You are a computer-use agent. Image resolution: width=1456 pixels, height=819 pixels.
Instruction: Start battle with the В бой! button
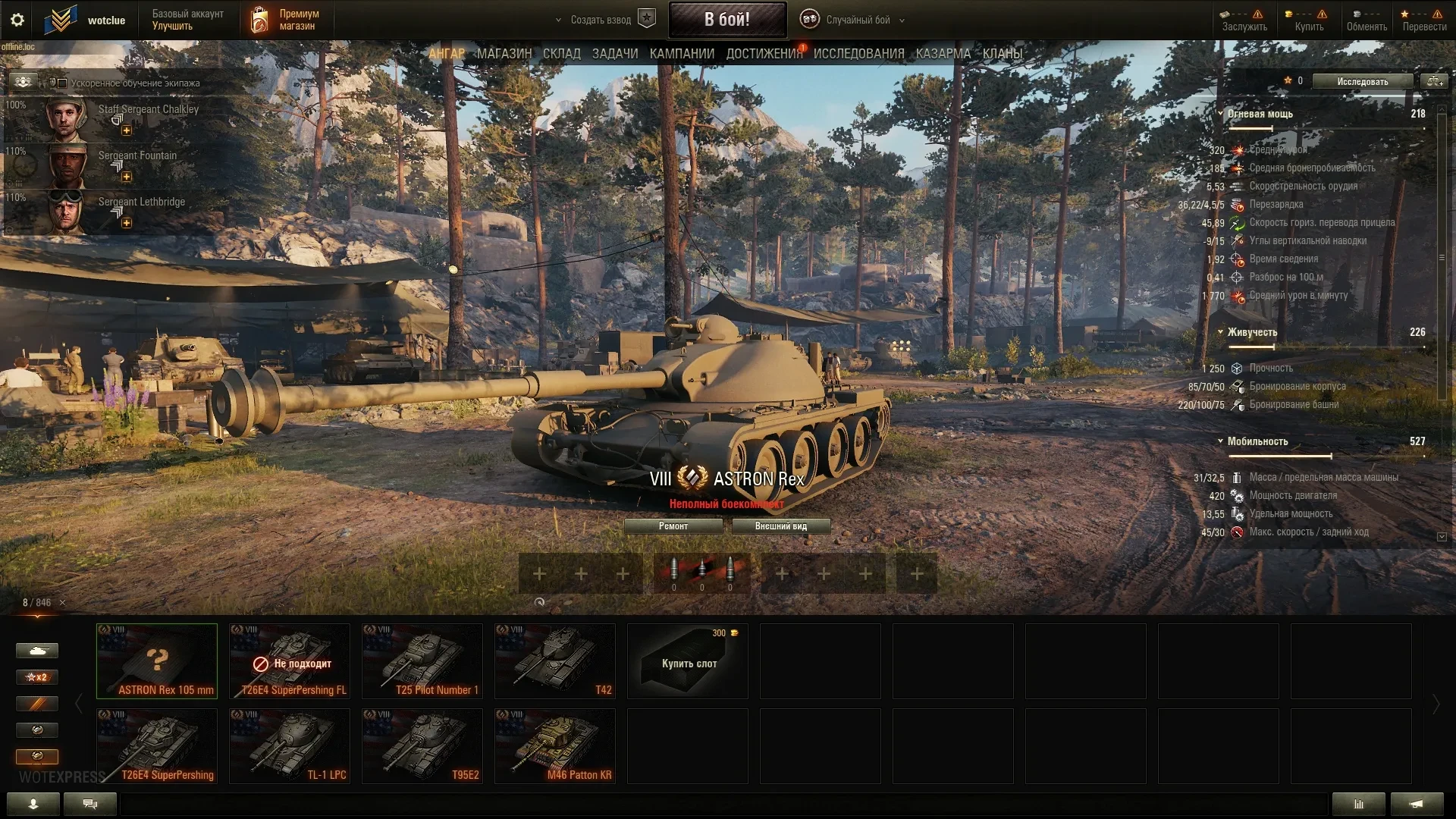[x=726, y=20]
